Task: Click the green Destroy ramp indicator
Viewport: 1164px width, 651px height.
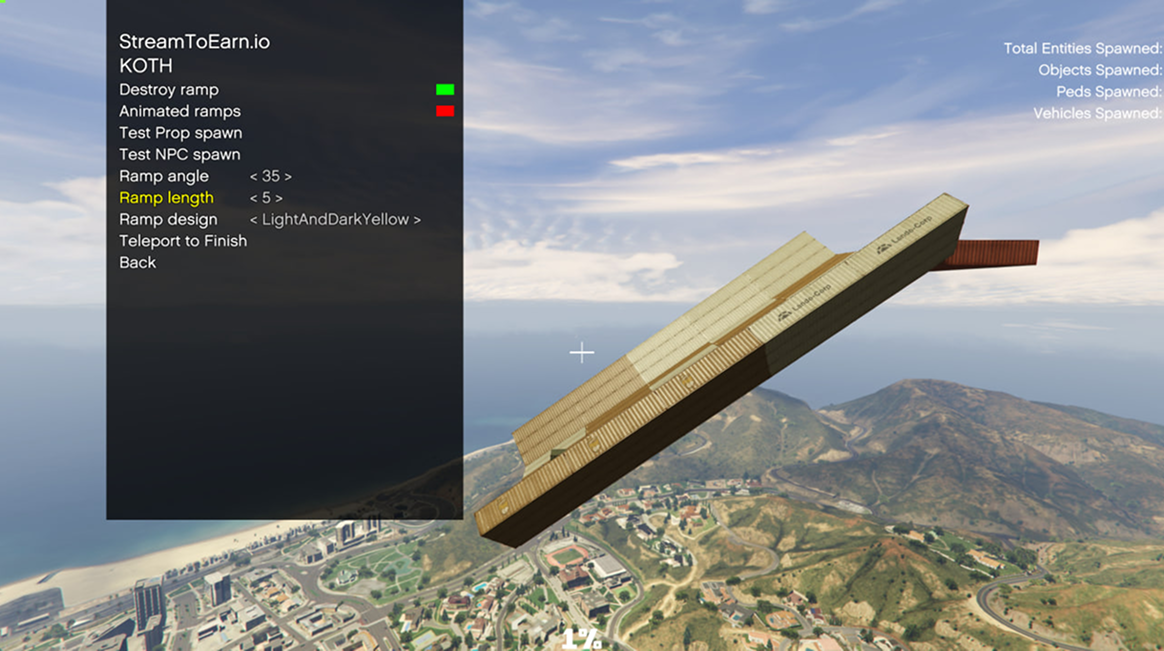Action: pyautogui.click(x=445, y=90)
